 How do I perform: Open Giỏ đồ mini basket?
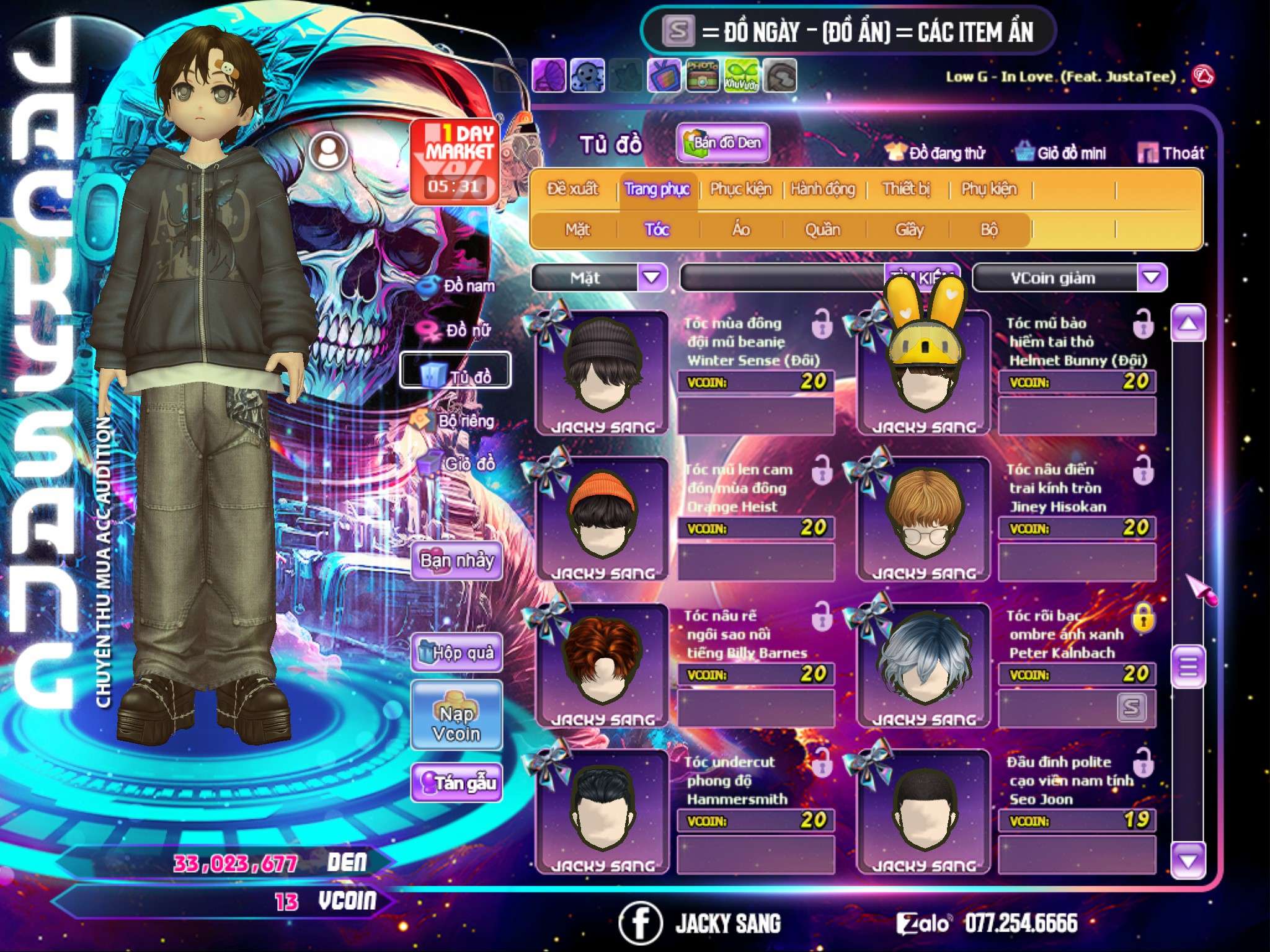coord(1061,152)
